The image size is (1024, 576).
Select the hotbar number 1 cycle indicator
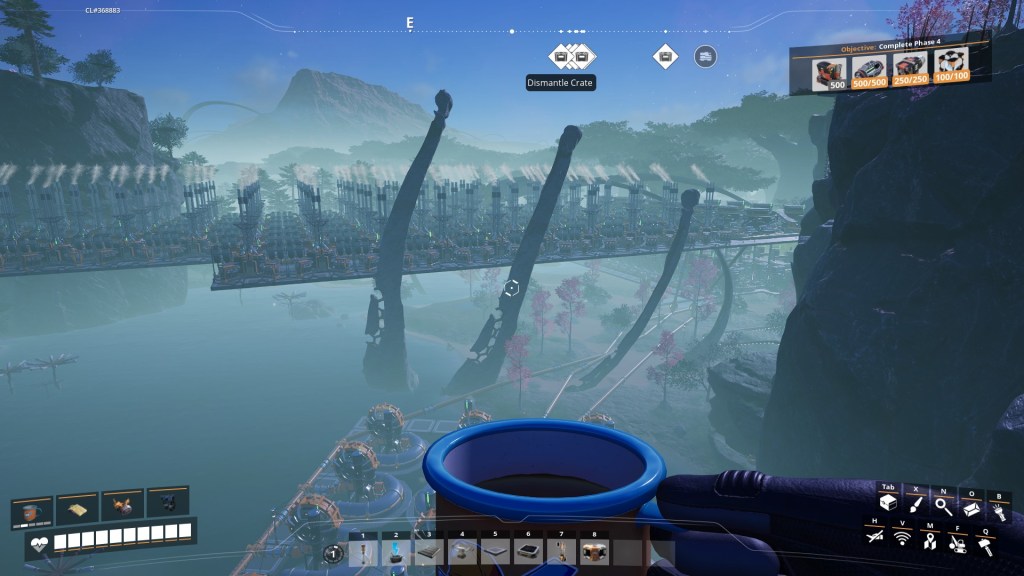pyautogui.click(x=335, y=551)
